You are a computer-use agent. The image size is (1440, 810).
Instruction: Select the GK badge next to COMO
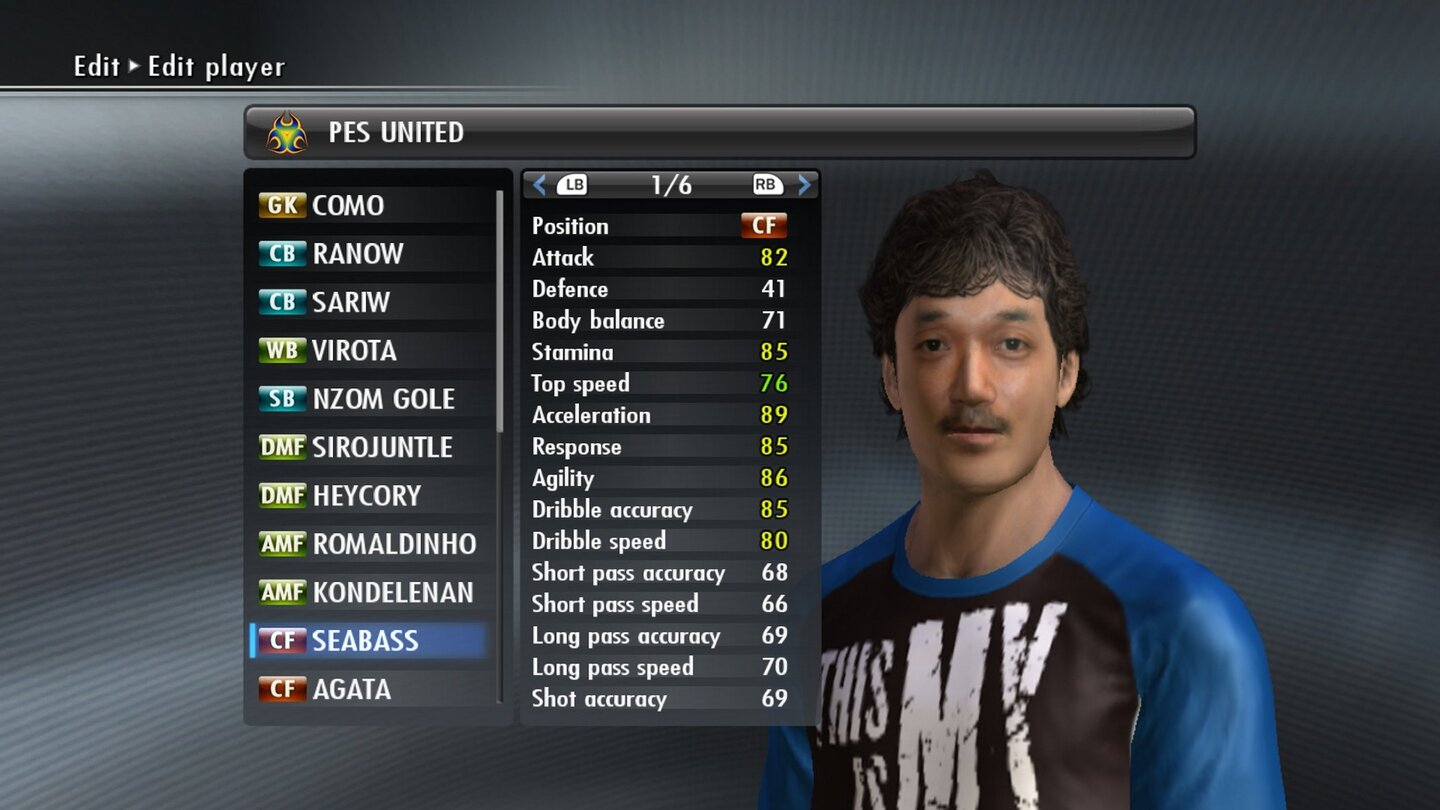pyautogui.click(x=281, y=205)
